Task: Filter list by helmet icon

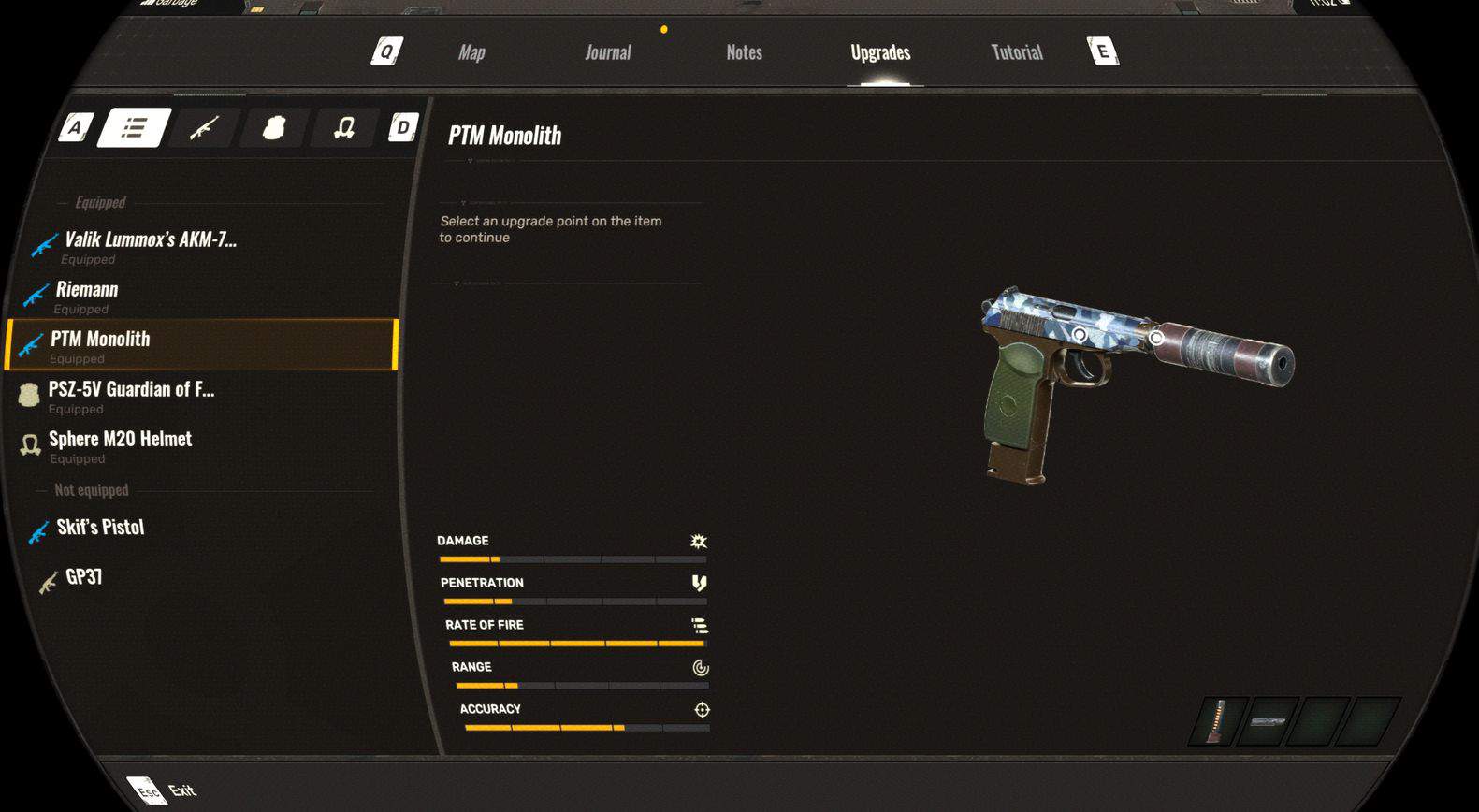Action: pyautogui.click(x=343, y=127)
